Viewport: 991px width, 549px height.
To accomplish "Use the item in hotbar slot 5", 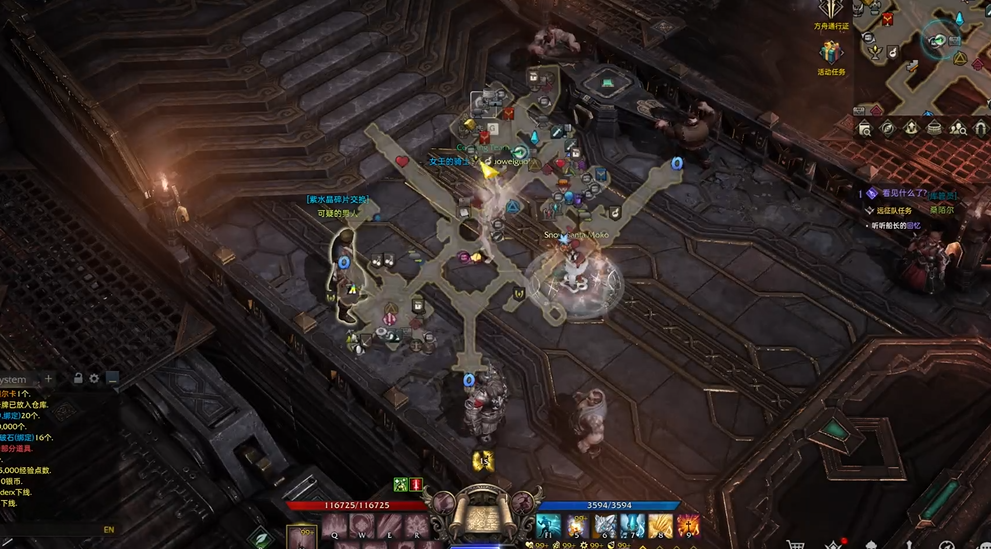I will [x=577, y=525].
